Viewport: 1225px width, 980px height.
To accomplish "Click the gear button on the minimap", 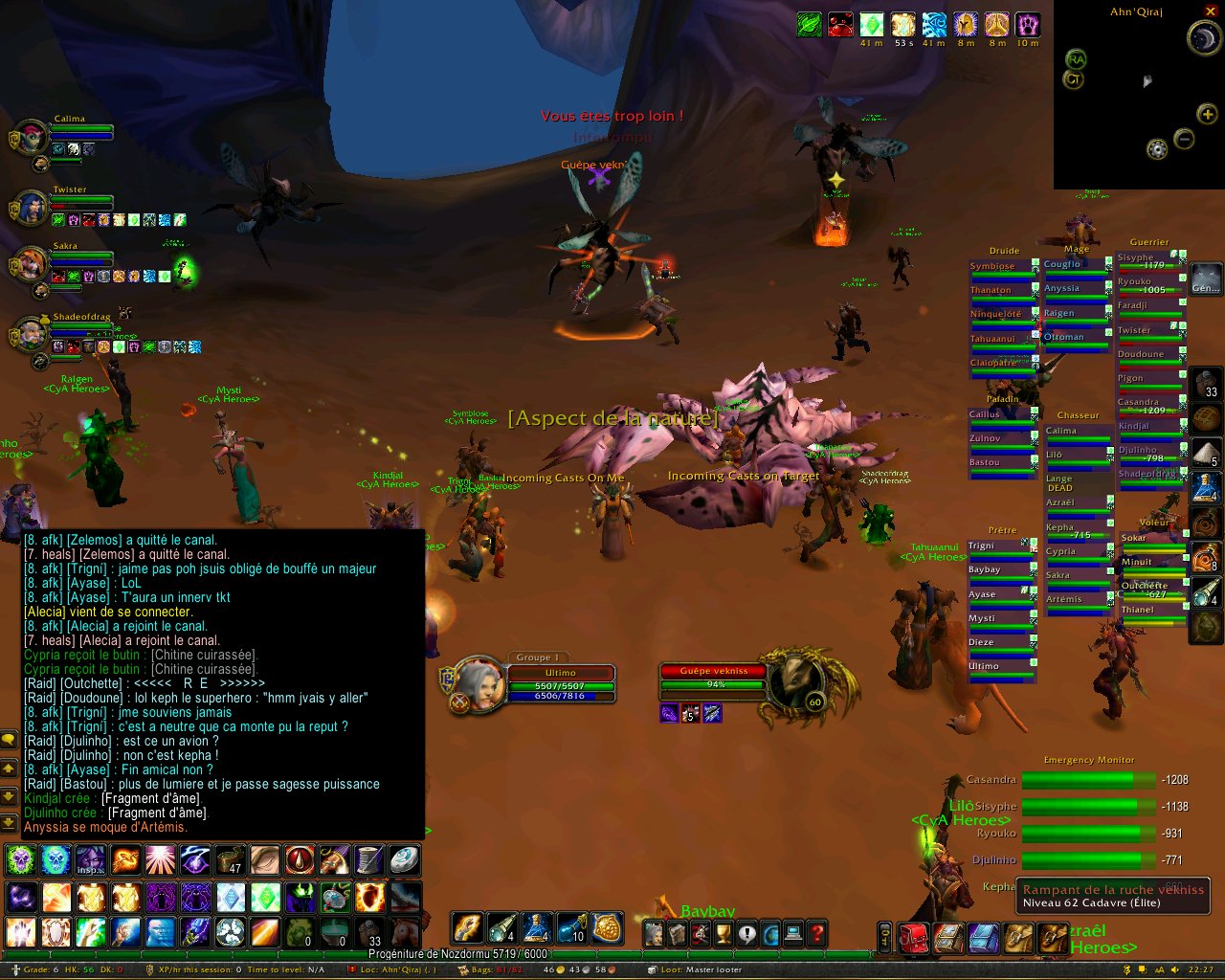I will pos(1157,149).
